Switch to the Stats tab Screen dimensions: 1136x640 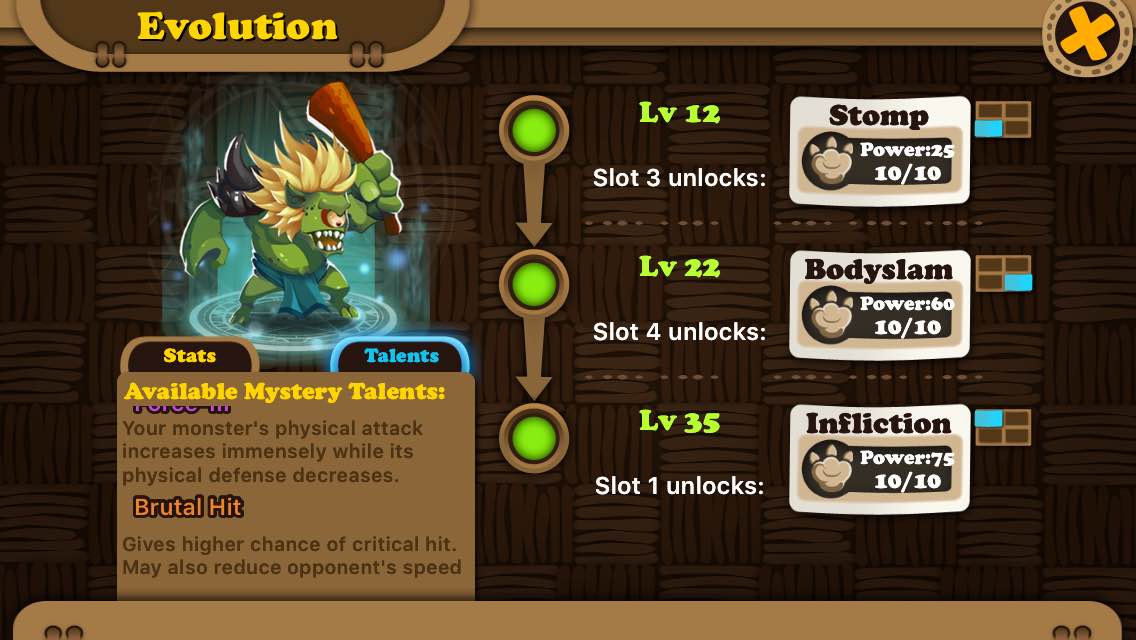[x=190, y=356]
